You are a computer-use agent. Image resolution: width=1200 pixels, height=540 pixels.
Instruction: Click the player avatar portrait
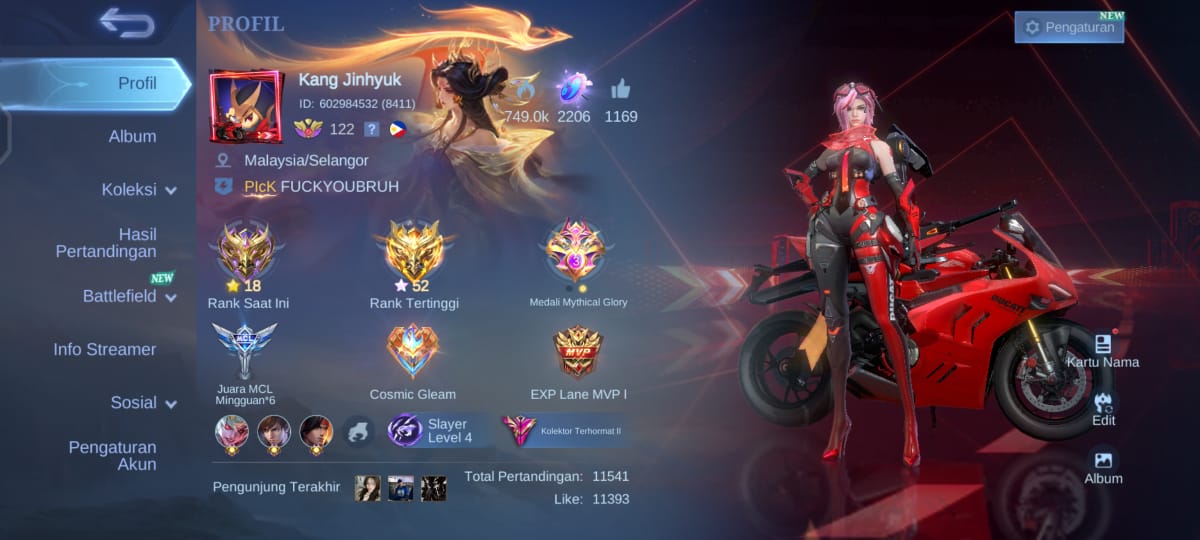coord(246,106)
